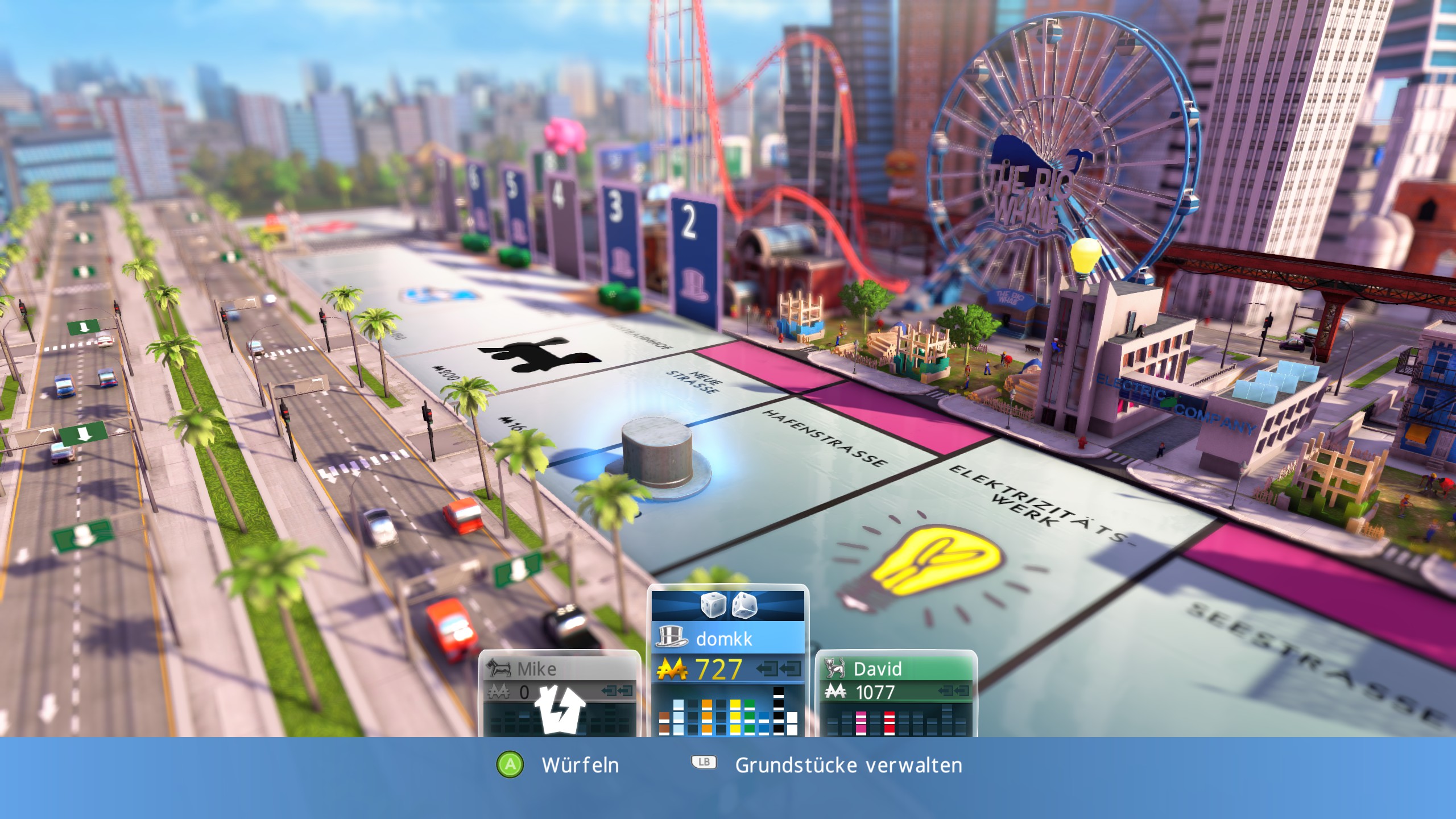Image resolution: width=1456 pixels, height=819 pixels.
Task: Click the top hat icon beside domkk's name
Action: pos(671,636)
